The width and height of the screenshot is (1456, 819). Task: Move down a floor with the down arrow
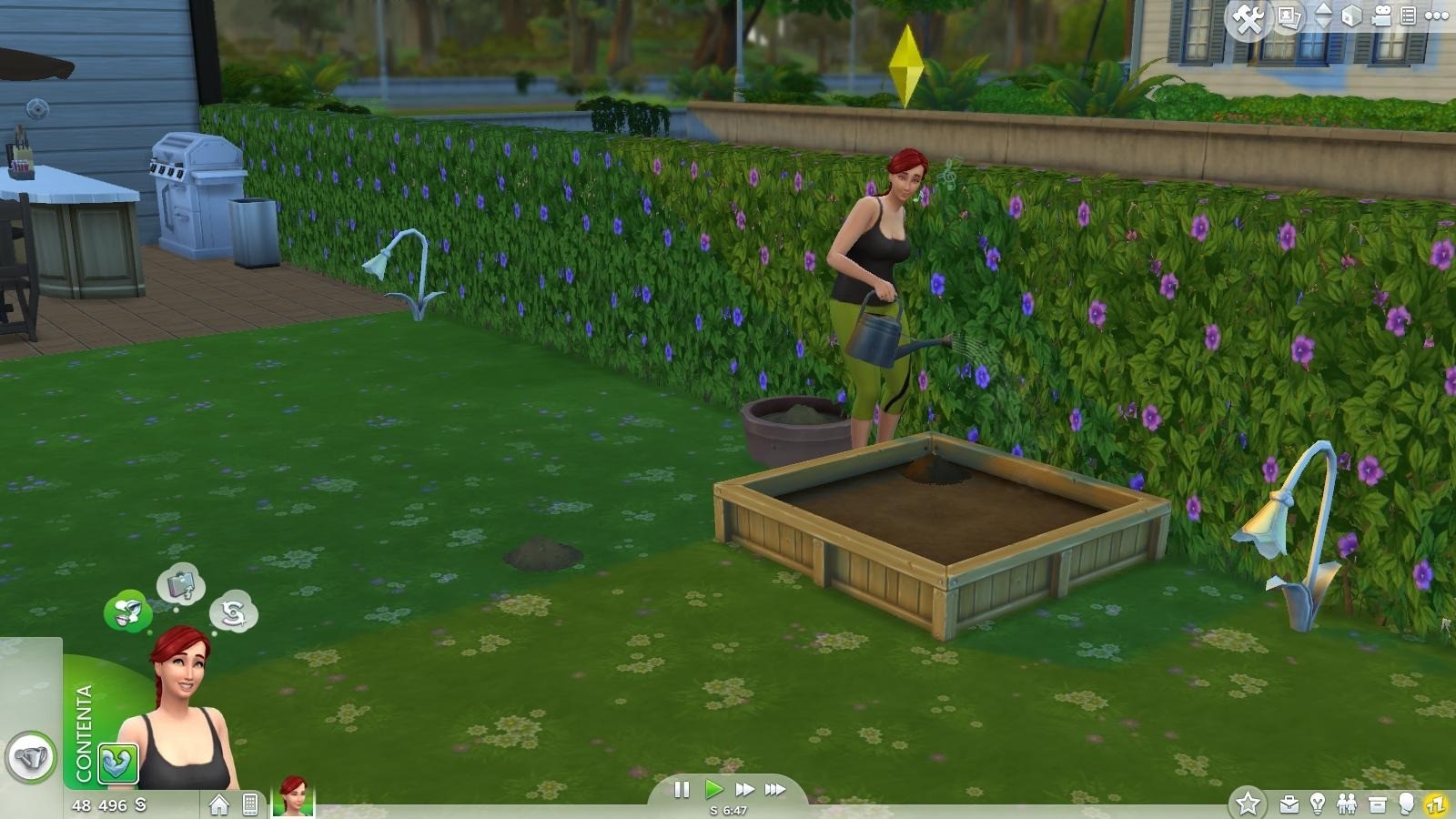(x=1322, y=23)
